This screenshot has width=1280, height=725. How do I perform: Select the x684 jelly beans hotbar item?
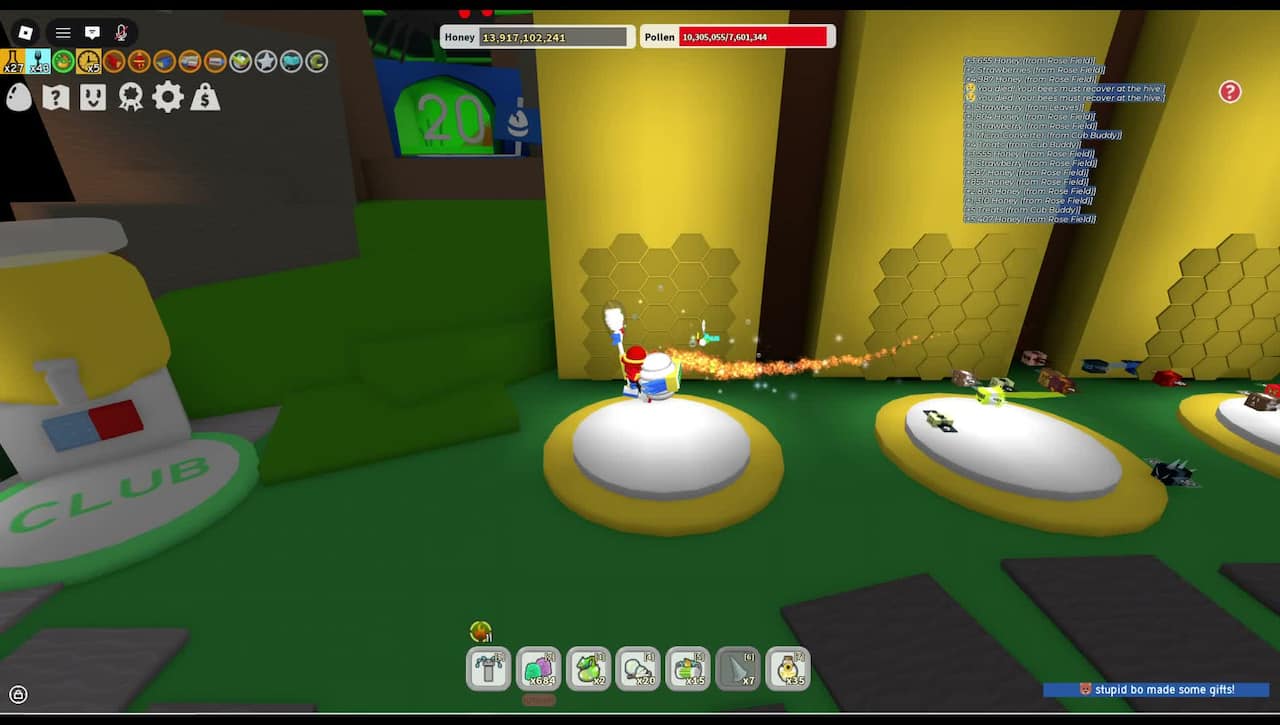point(537,668)
